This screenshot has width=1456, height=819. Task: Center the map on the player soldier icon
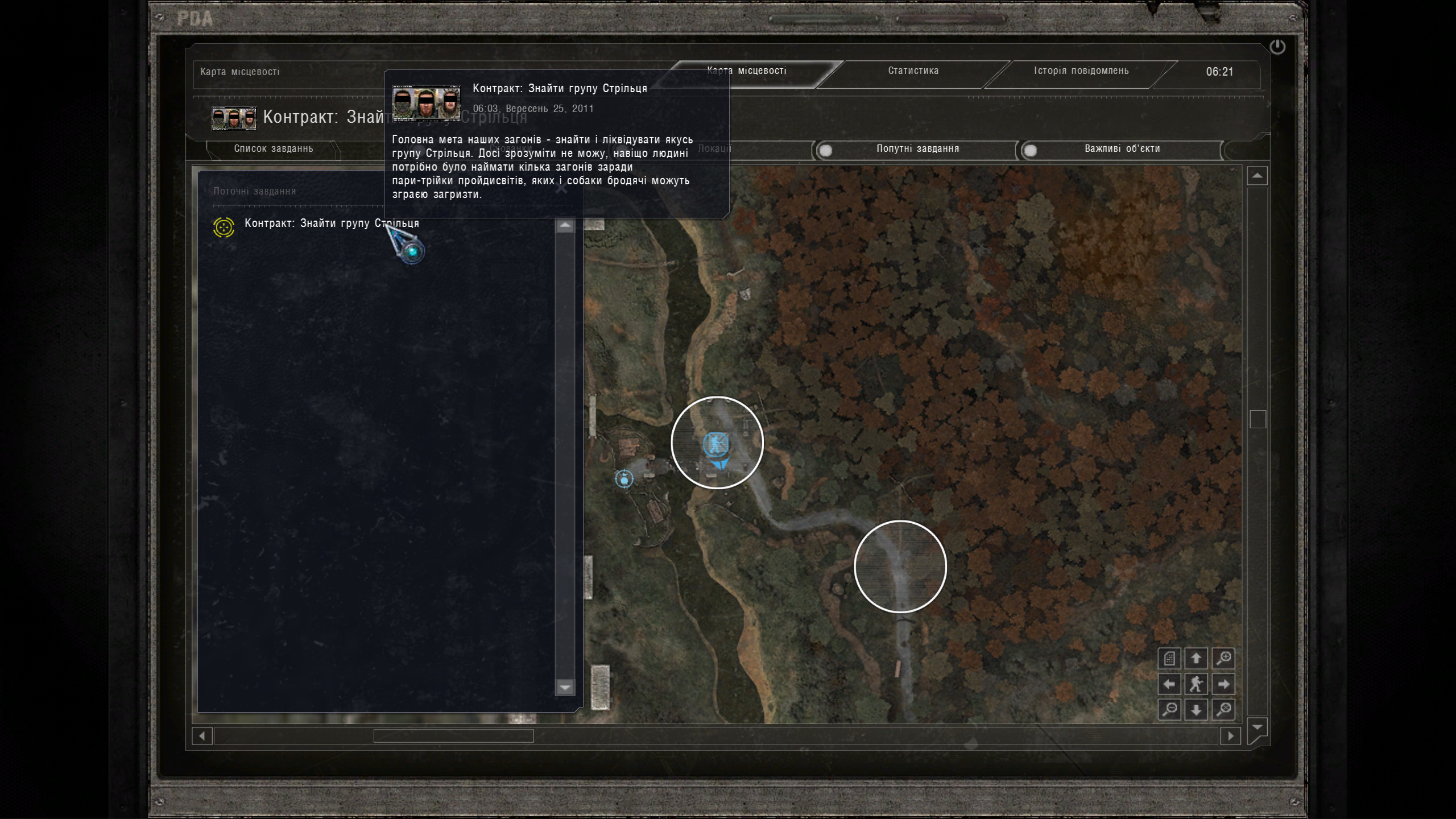(1196, 684)
